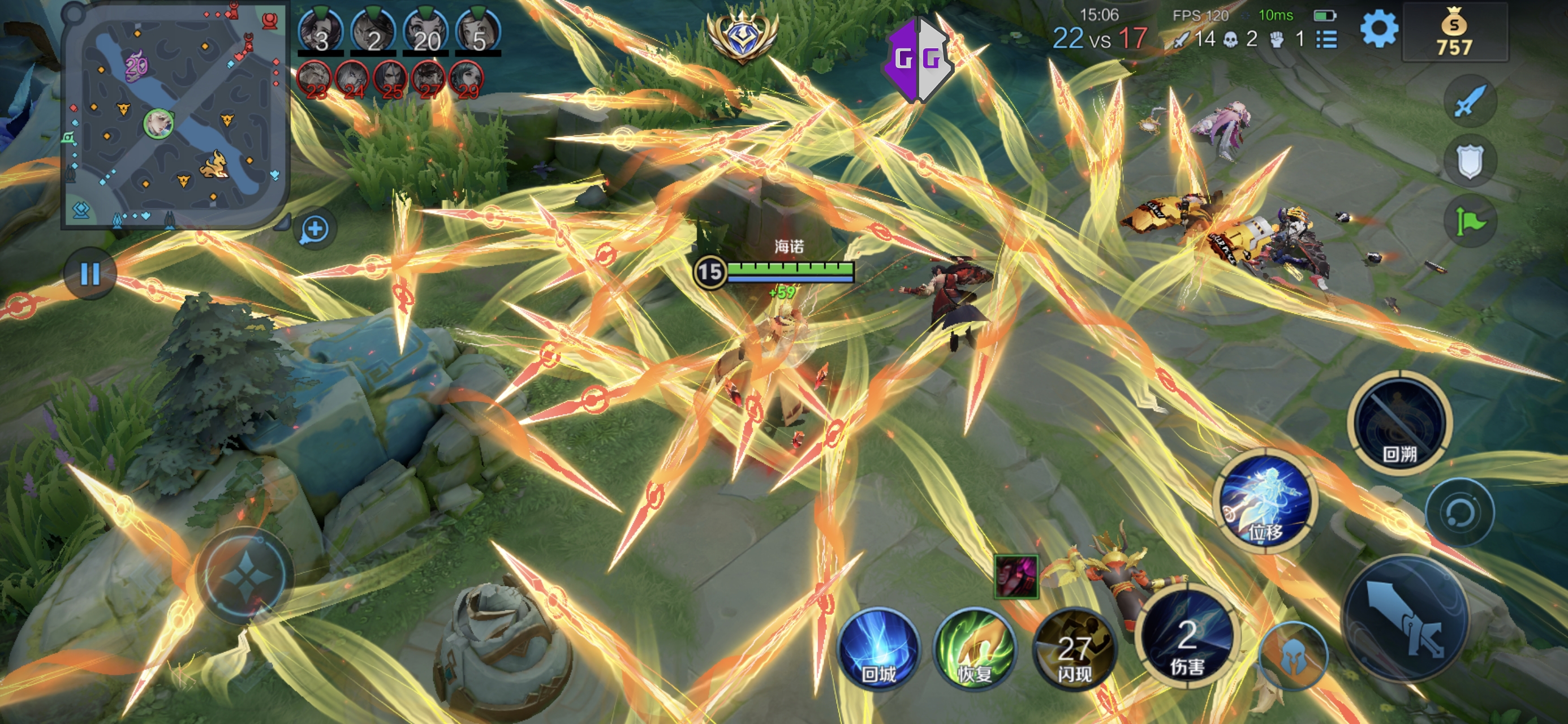The width and height of the screenshot is (1568, 724).
Task: Pause the match with the pause button
Action: click(90, 274)
